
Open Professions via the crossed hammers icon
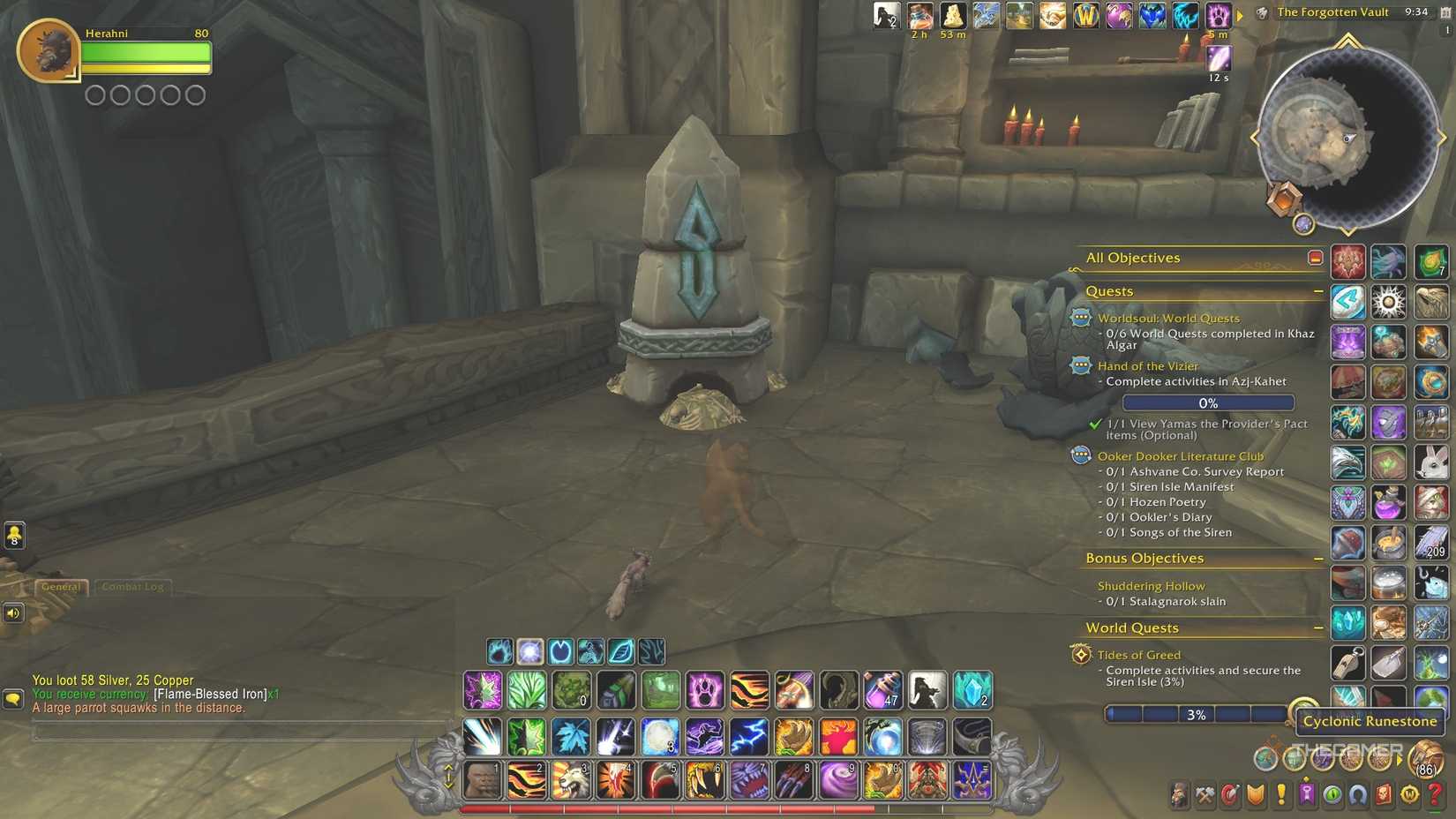coord(1205,793)
